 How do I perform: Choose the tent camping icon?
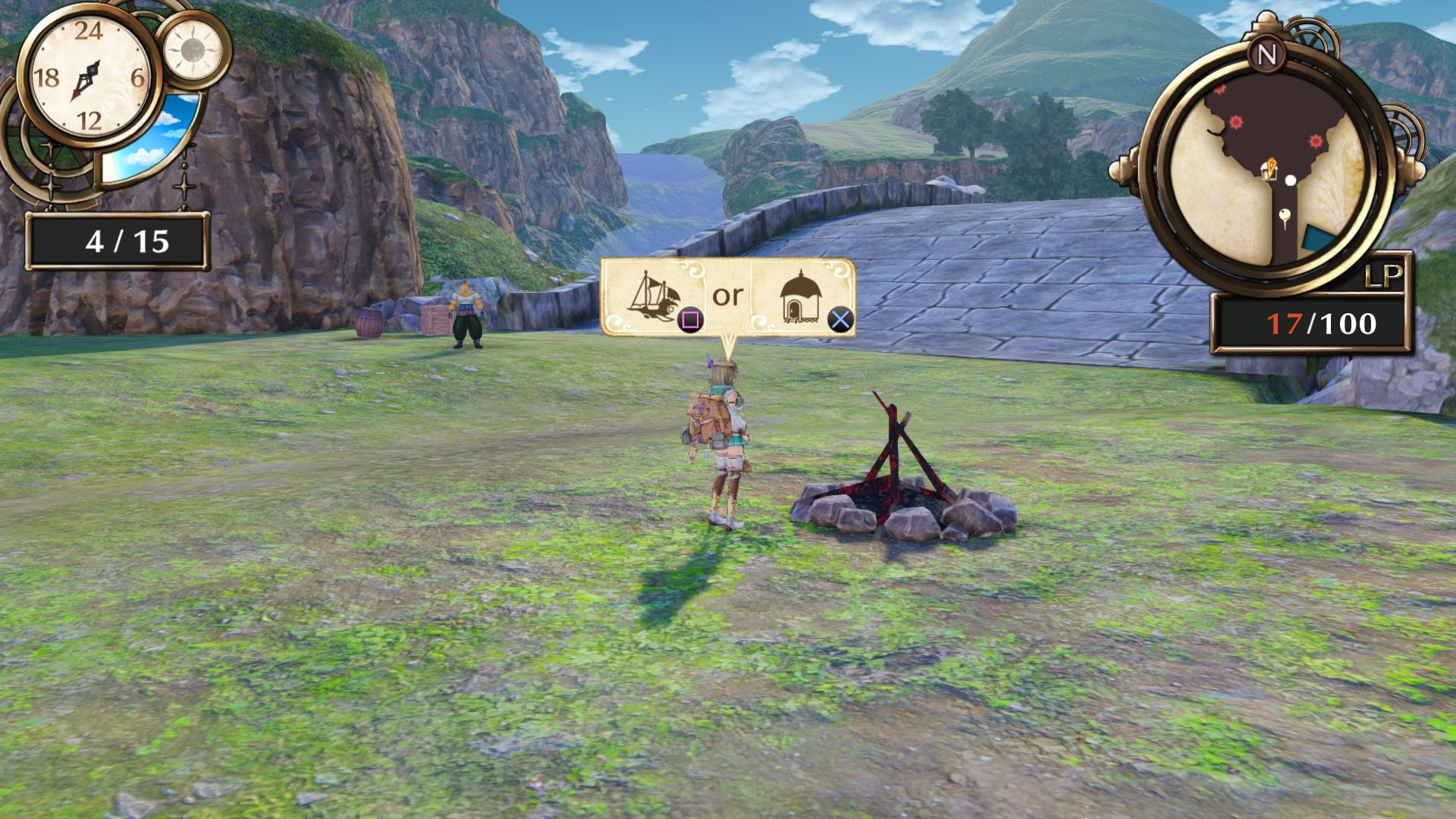[802, 297]
